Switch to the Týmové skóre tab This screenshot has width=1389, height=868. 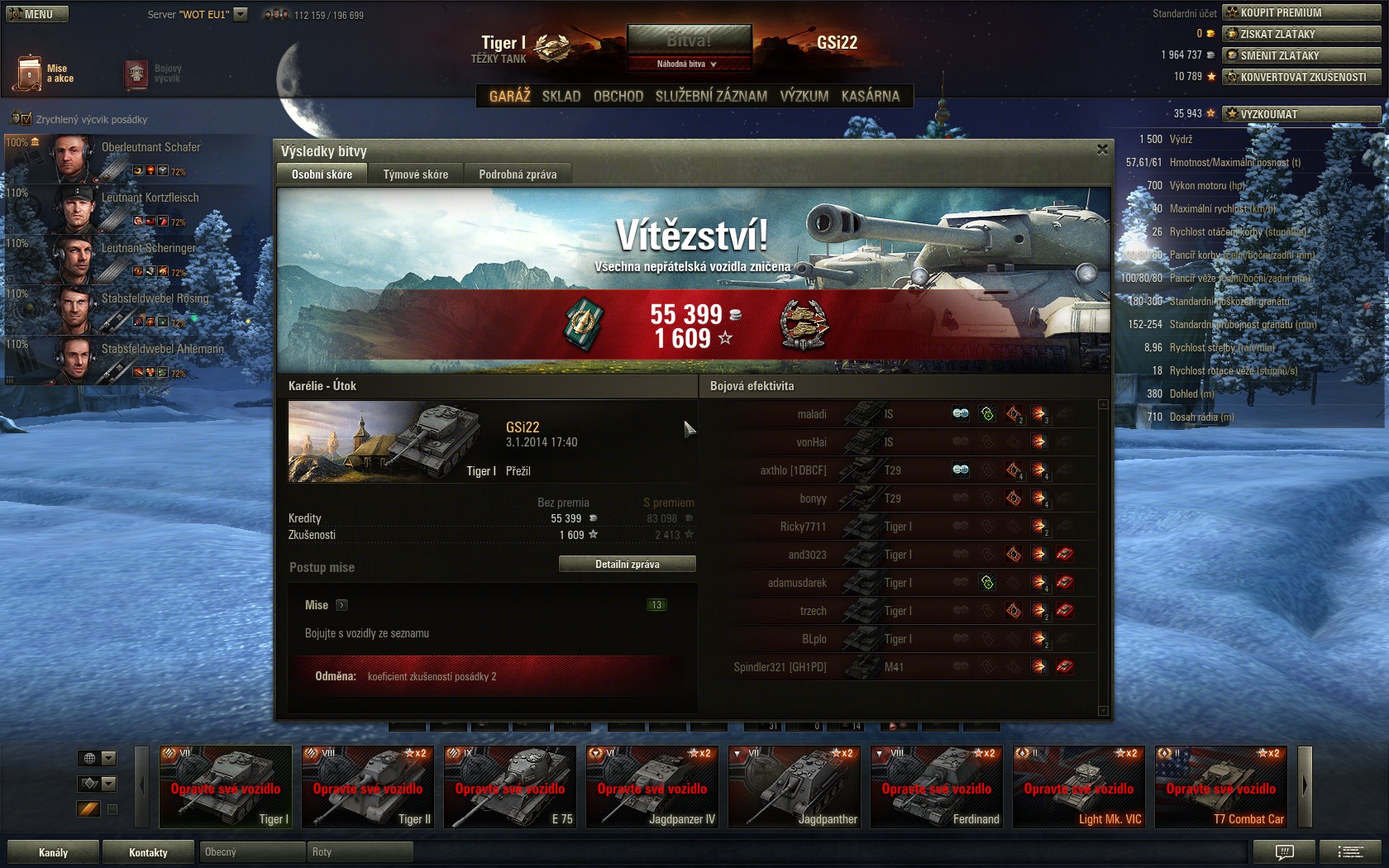(415, 174)
